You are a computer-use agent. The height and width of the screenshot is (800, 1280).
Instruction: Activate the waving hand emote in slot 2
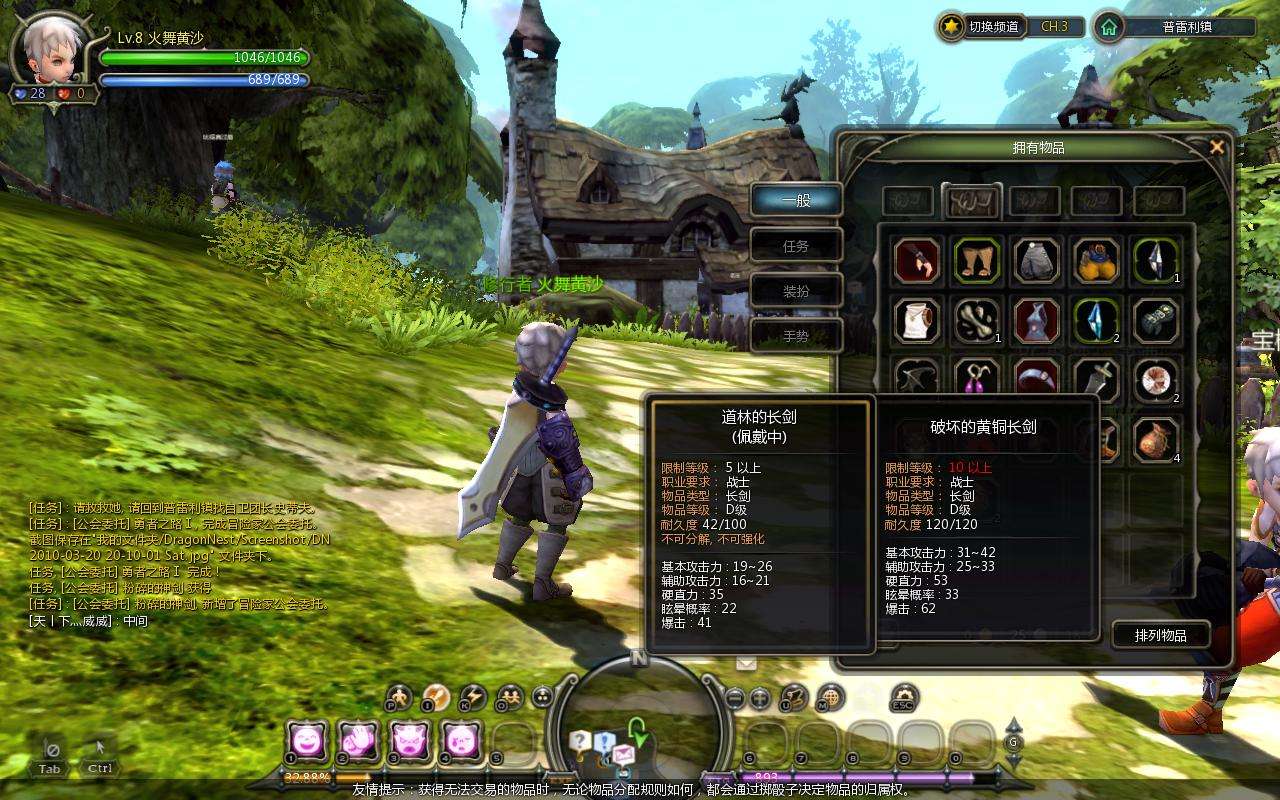(x=357, y=741)
